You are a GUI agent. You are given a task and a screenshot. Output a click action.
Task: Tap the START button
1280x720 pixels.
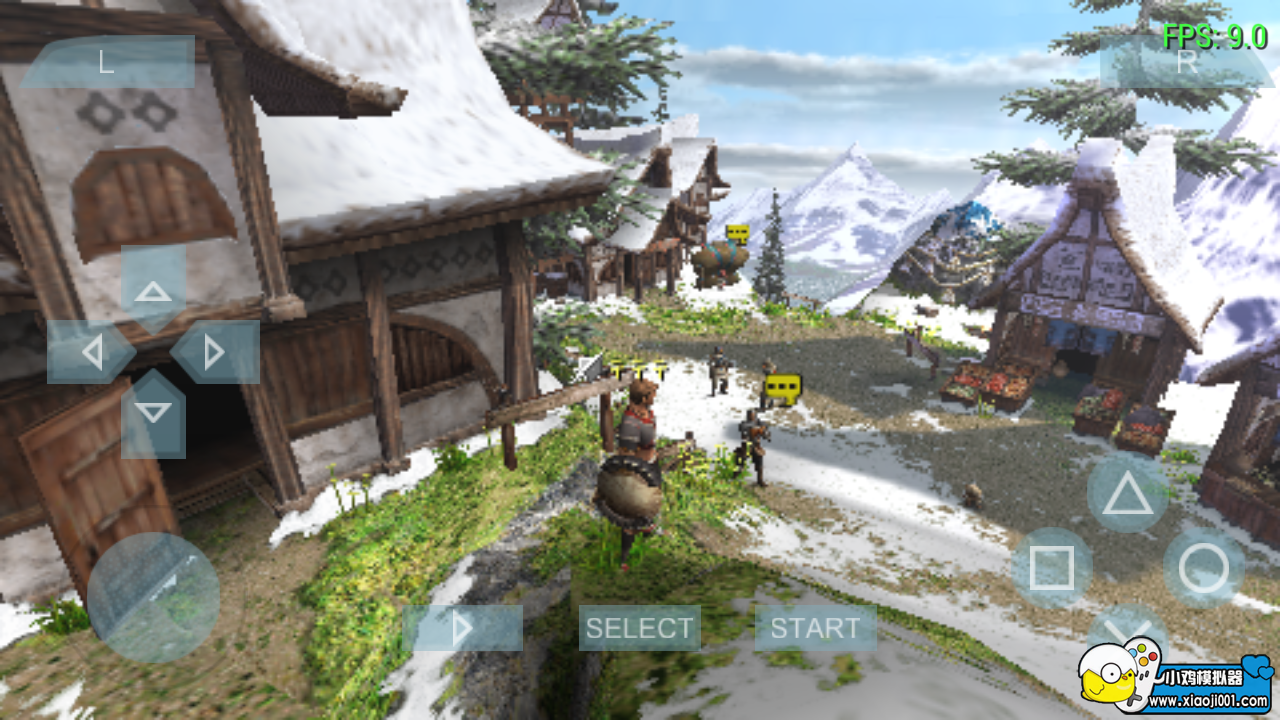[816, 628]
